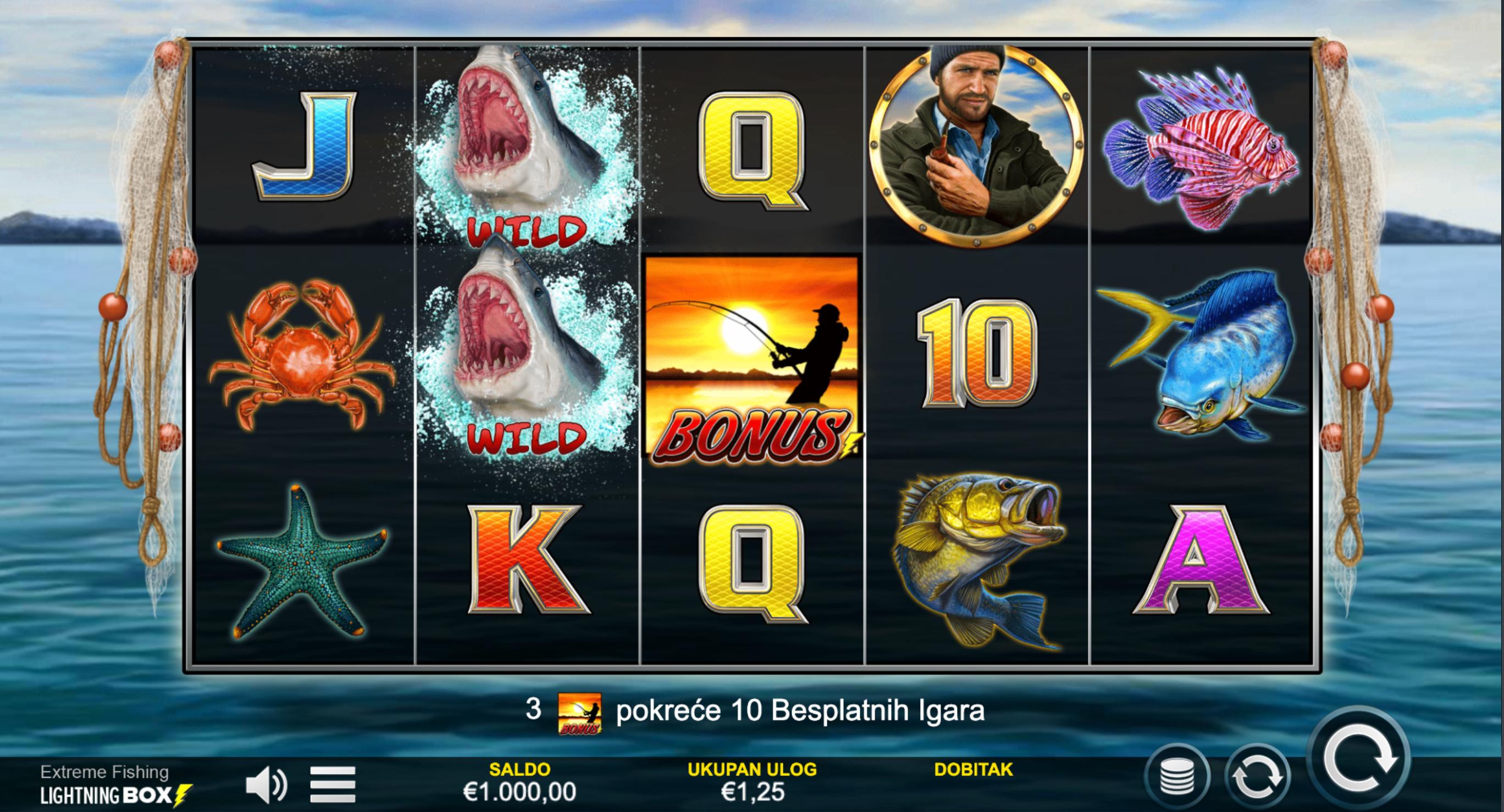Open the autoplay spin options
The width and height of the screenshot is (1504, 812).
(x=1257, y=777)
